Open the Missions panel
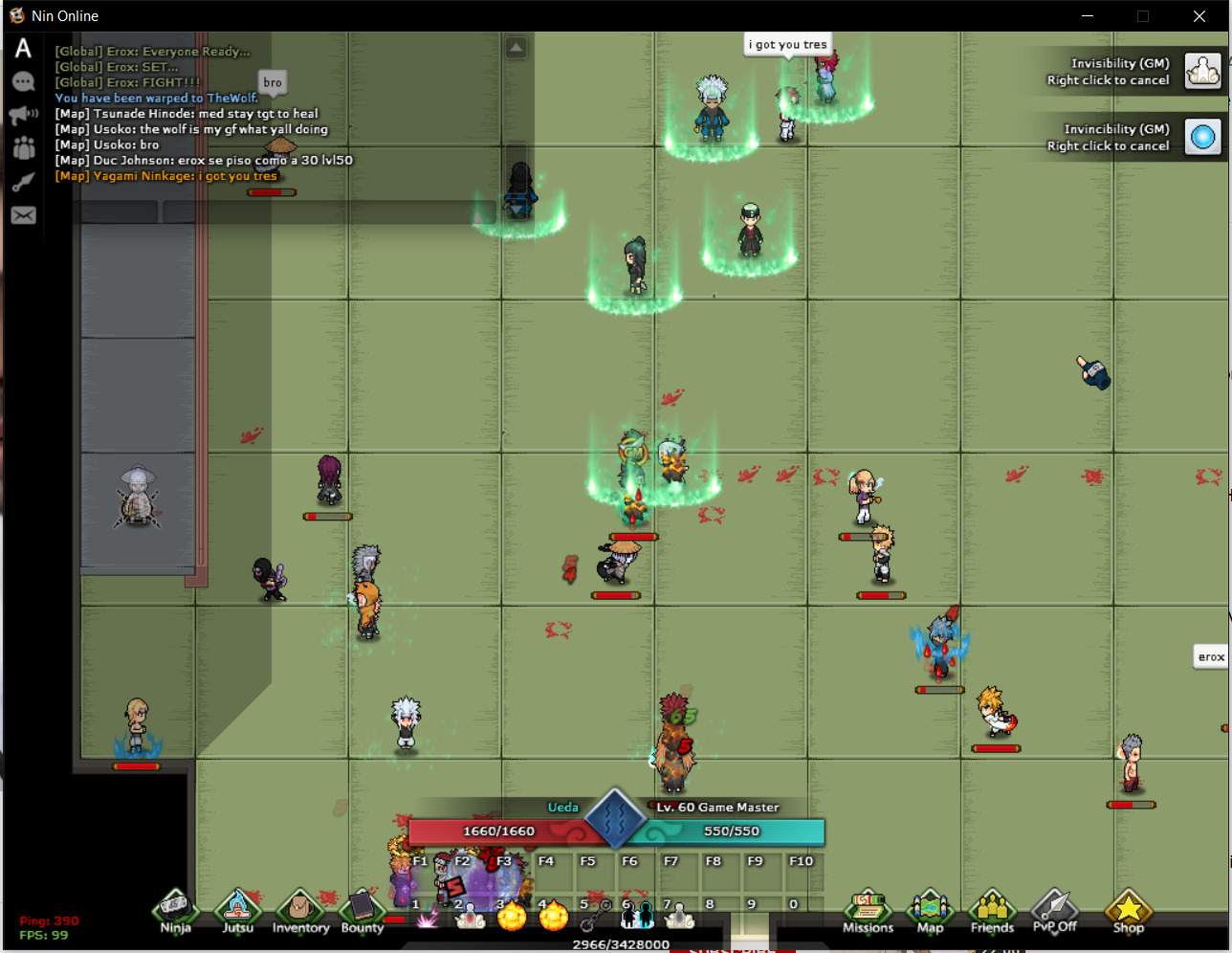This screenshot has width=1232, height=953. coord(868,910)
